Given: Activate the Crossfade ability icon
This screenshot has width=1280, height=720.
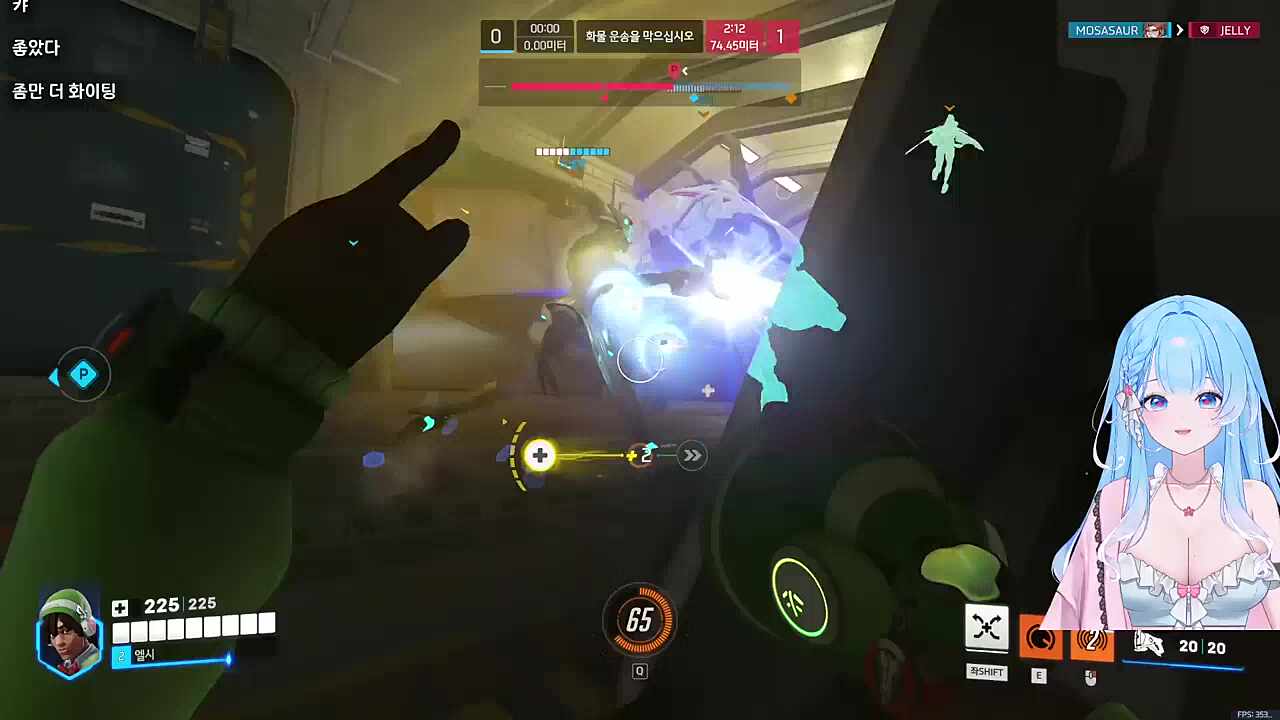Looking at the screenshot, I should [986, 628].
